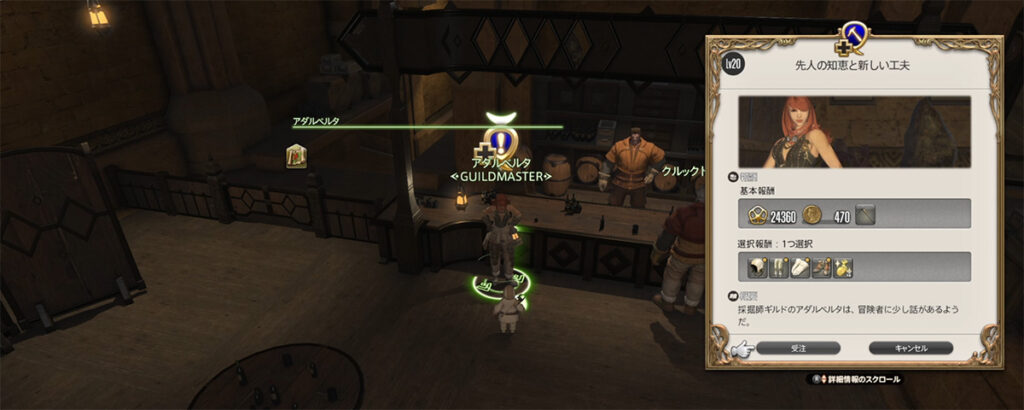Select the アダルベルタ GUILDMASTER nameplate

[500, 169]
